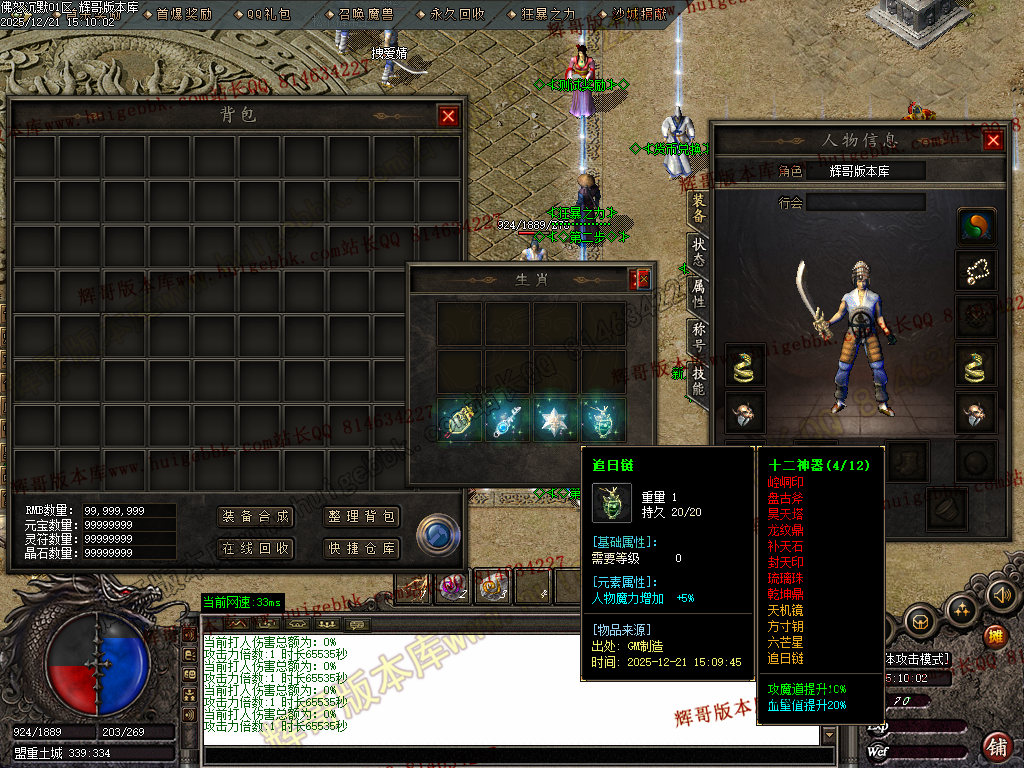Close the 人物信息 character info panel
The image size is (1024, 768).
pos(993,140)
